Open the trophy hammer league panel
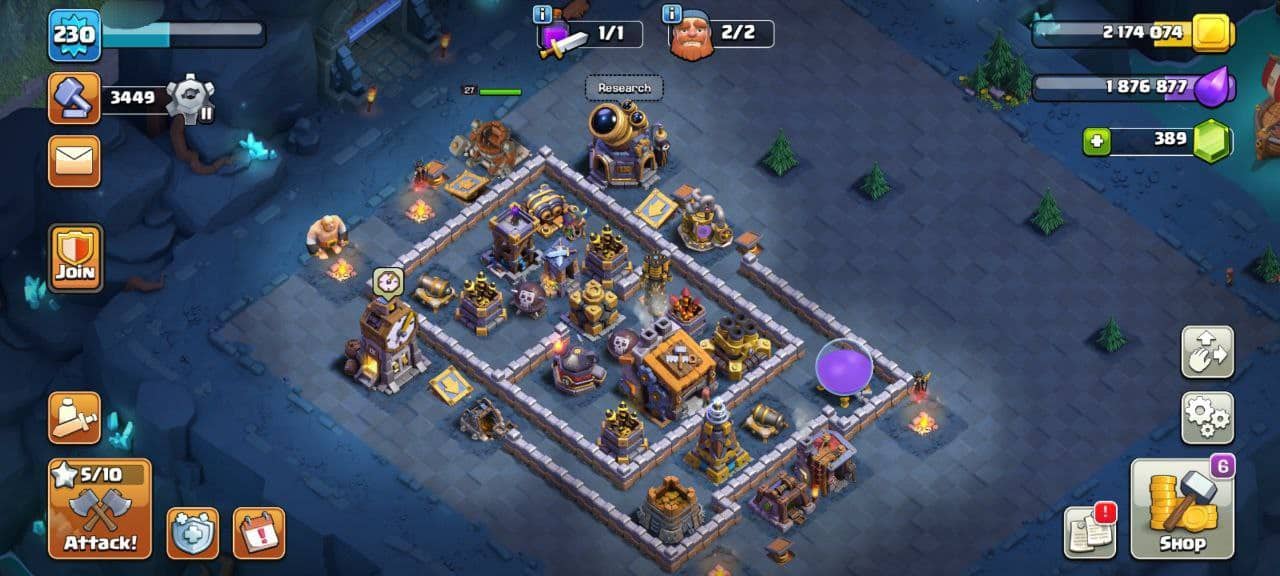1280x576 pixels. [x=75, y=98]
